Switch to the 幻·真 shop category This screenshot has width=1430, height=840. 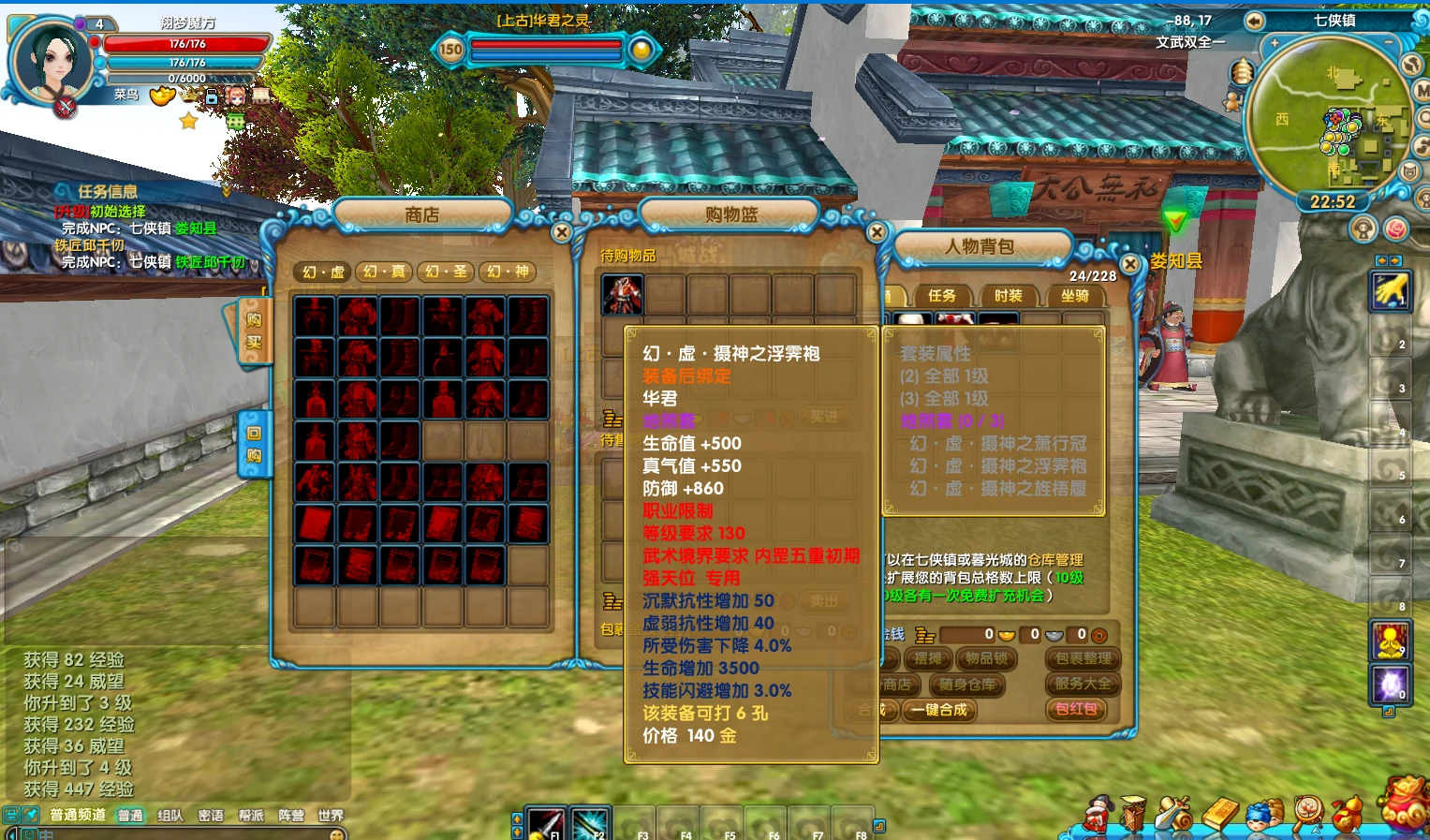[385, 272]
